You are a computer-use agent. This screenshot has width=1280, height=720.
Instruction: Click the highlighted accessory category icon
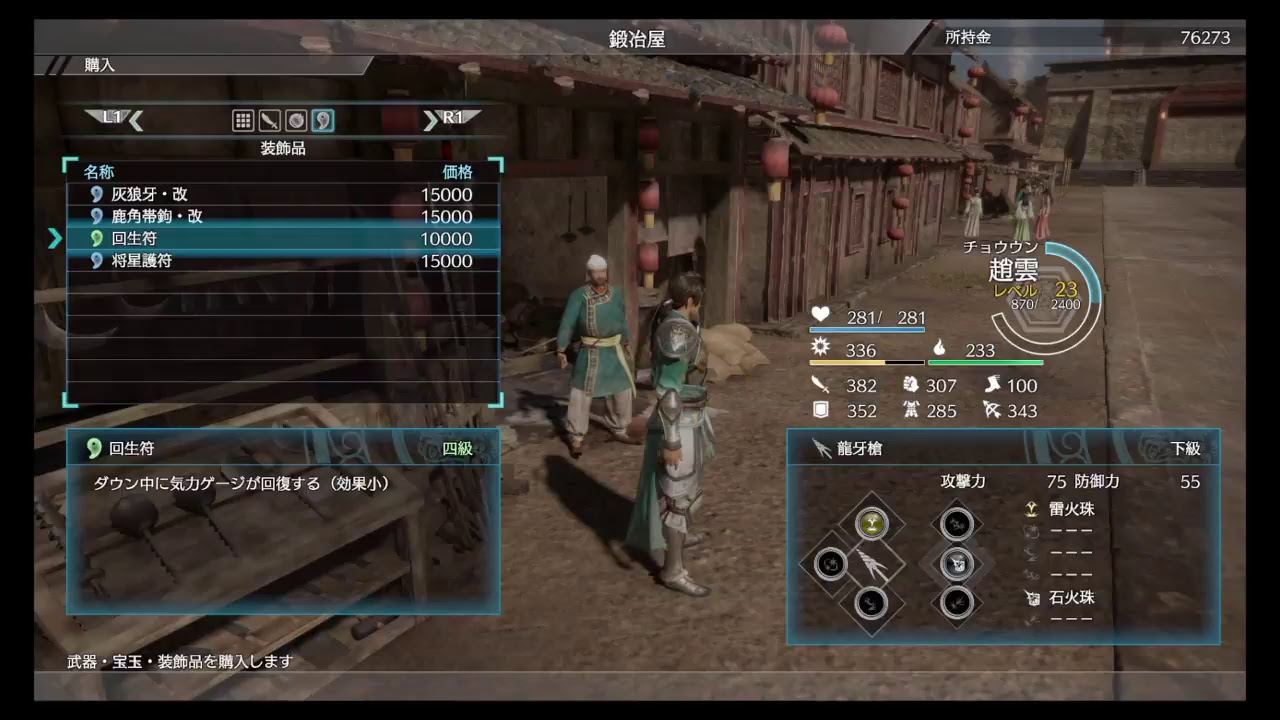tap(322, 120)
